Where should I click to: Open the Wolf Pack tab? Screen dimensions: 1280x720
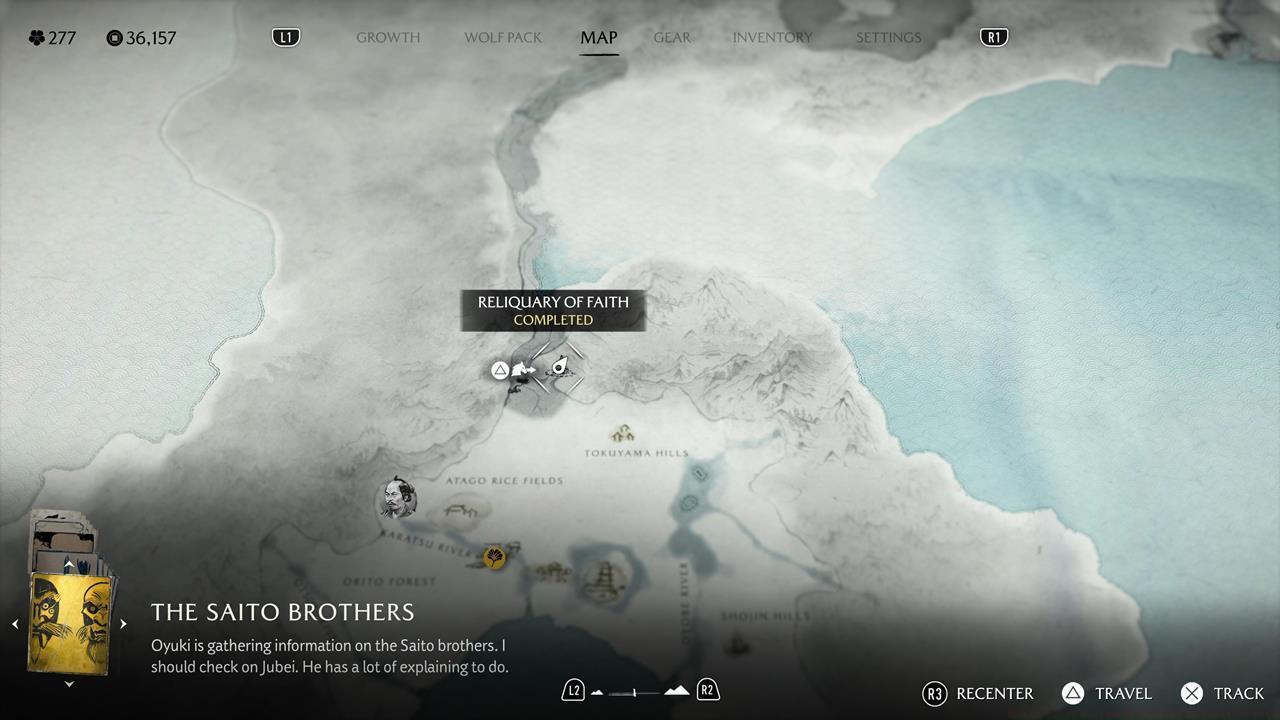503,38
